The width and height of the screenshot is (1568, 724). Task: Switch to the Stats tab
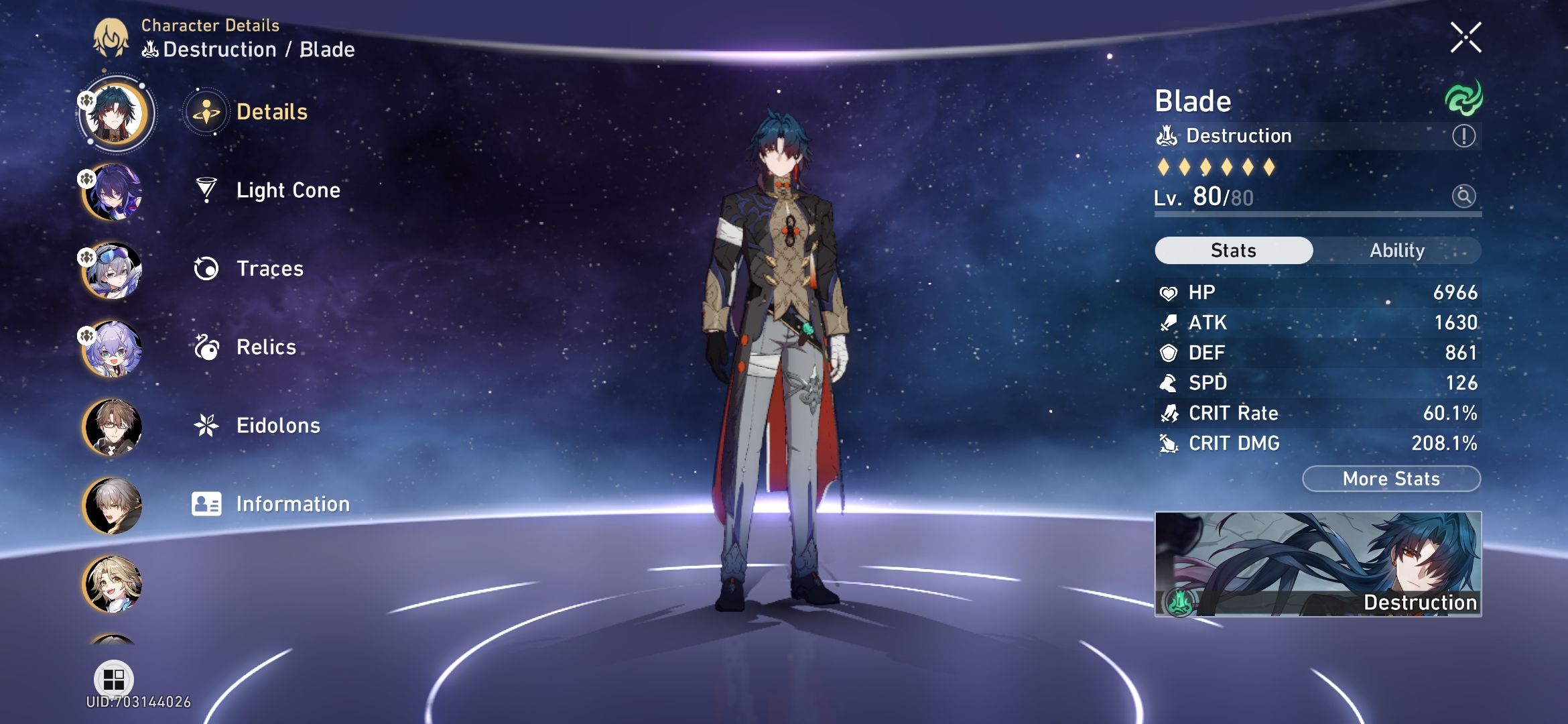coord(1233,250)
